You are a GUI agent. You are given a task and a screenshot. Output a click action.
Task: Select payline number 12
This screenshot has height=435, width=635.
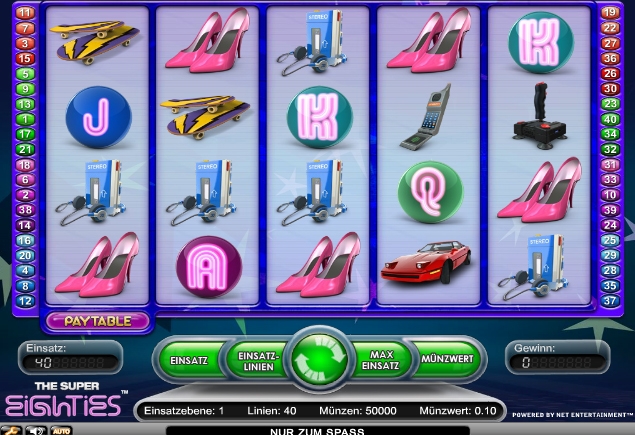click(x=26, y=301)
